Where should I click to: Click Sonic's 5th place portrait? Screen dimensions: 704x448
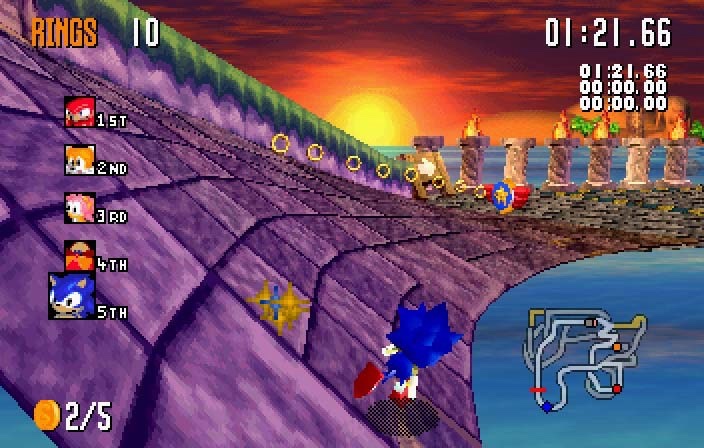click(x=71, y=296)
